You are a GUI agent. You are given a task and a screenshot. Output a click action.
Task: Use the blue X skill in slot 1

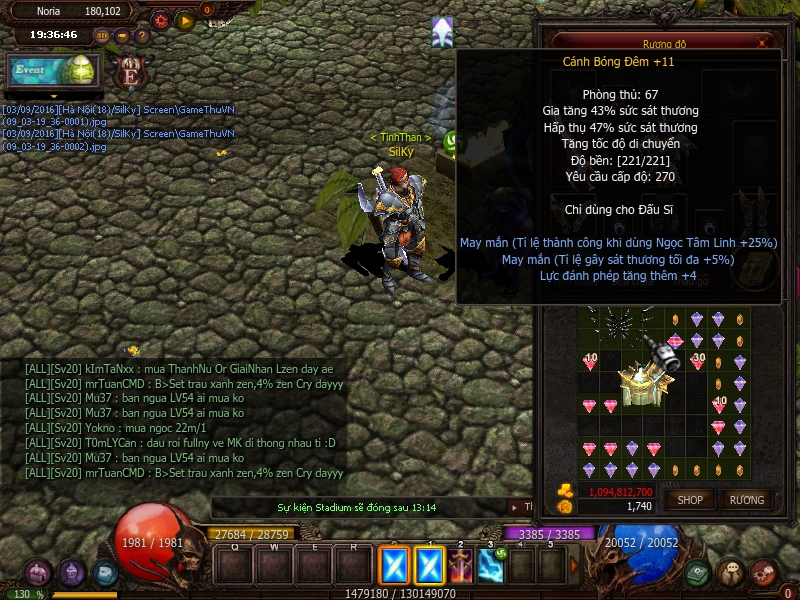click(430, 566)
